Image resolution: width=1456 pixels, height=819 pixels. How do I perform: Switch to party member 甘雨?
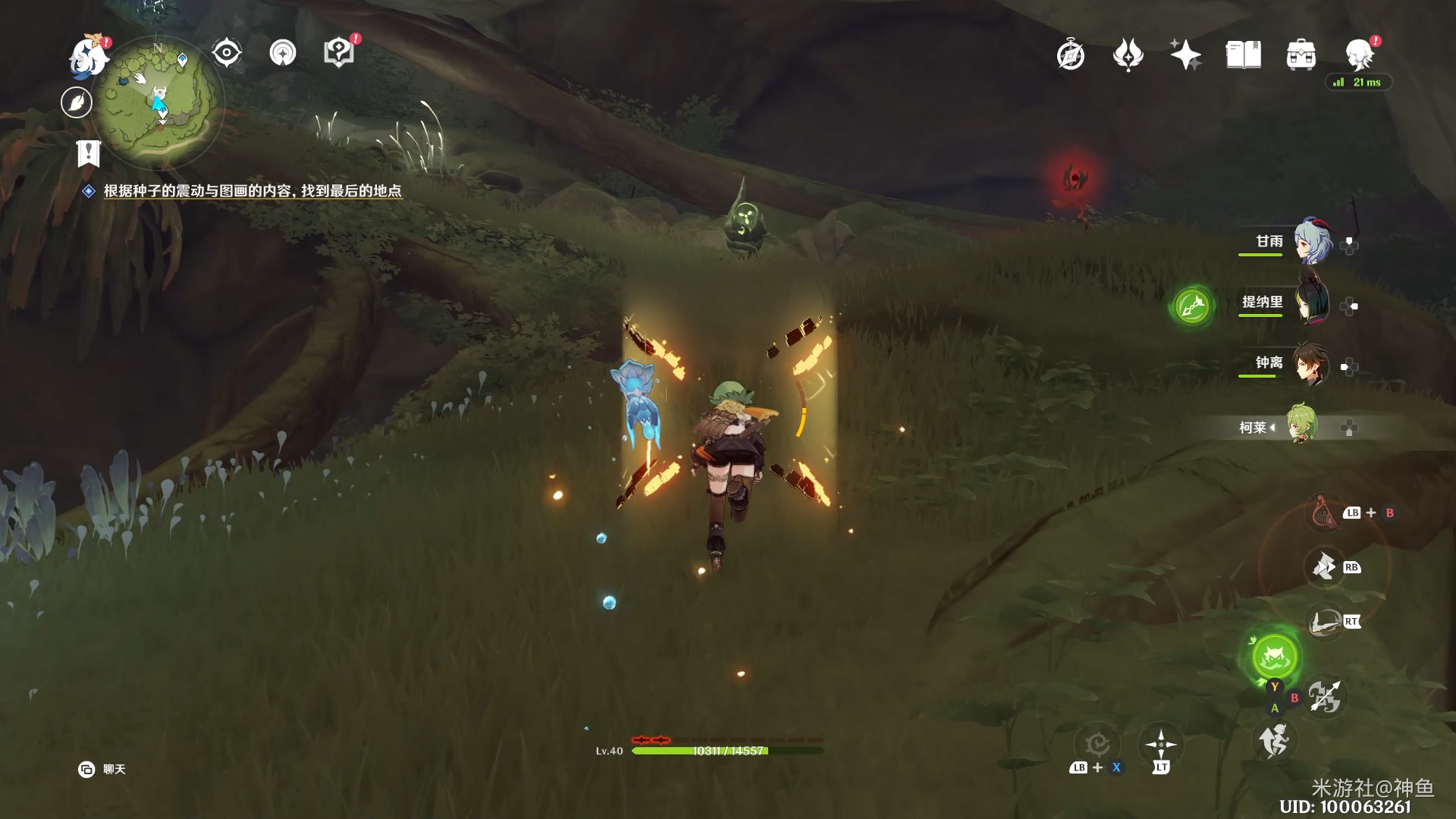coord(1312,242)
